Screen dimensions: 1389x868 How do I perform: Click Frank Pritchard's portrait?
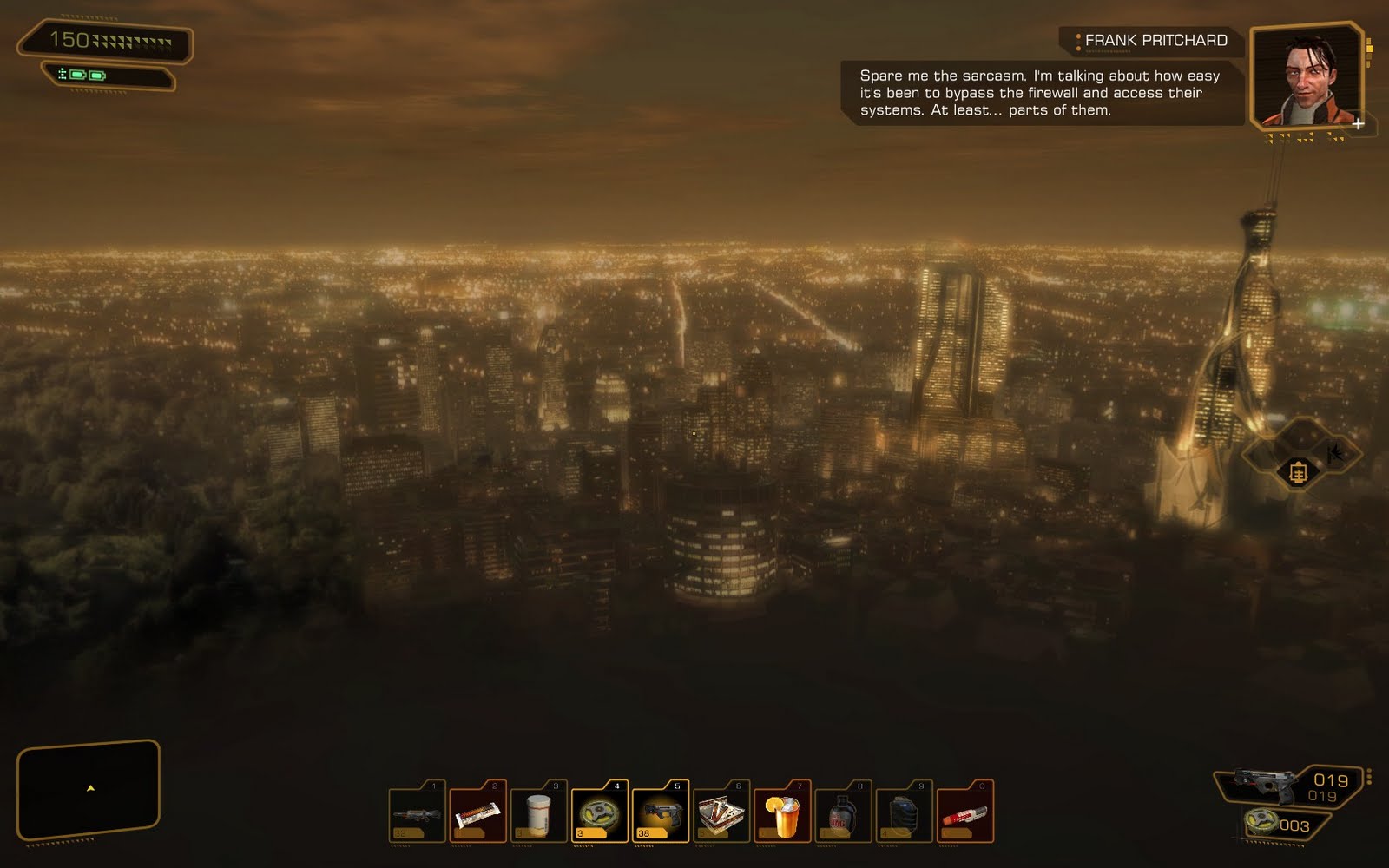tap(1307, 78)
